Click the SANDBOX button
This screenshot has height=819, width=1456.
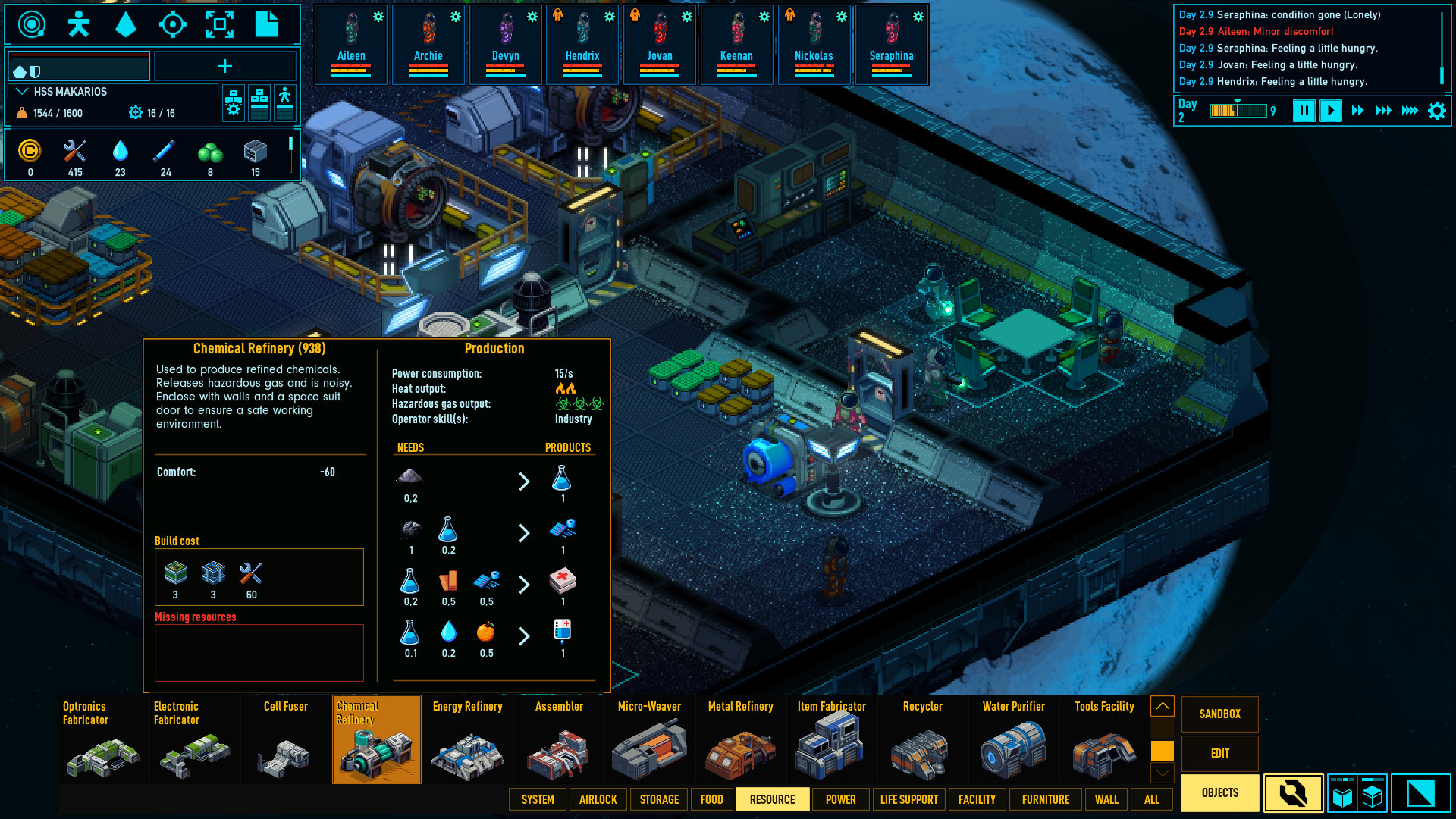coord(1219,714)
